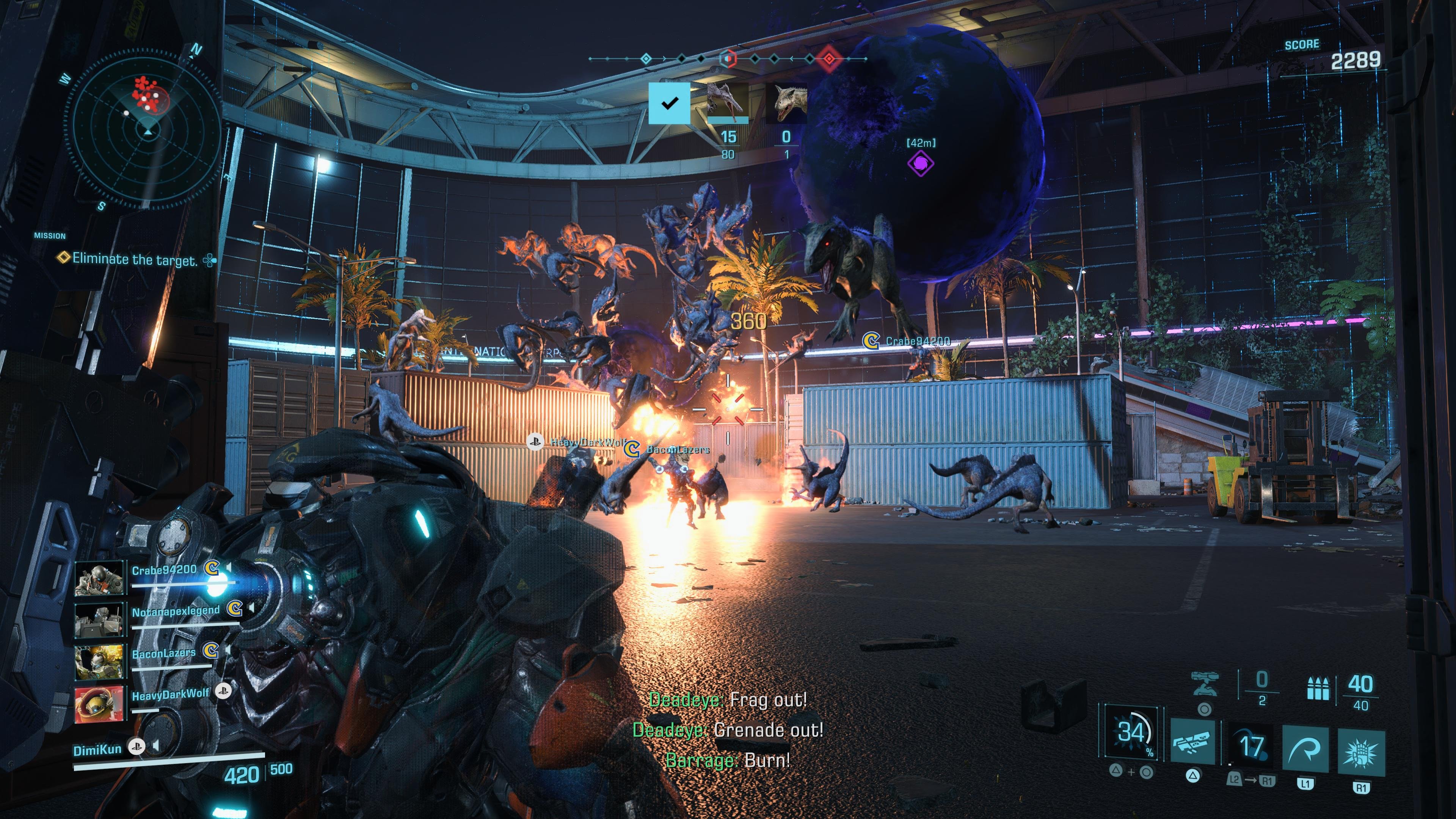Select the "Eliminate the target." mission objective
This screenshot has width=1456, height=819.
135,259
